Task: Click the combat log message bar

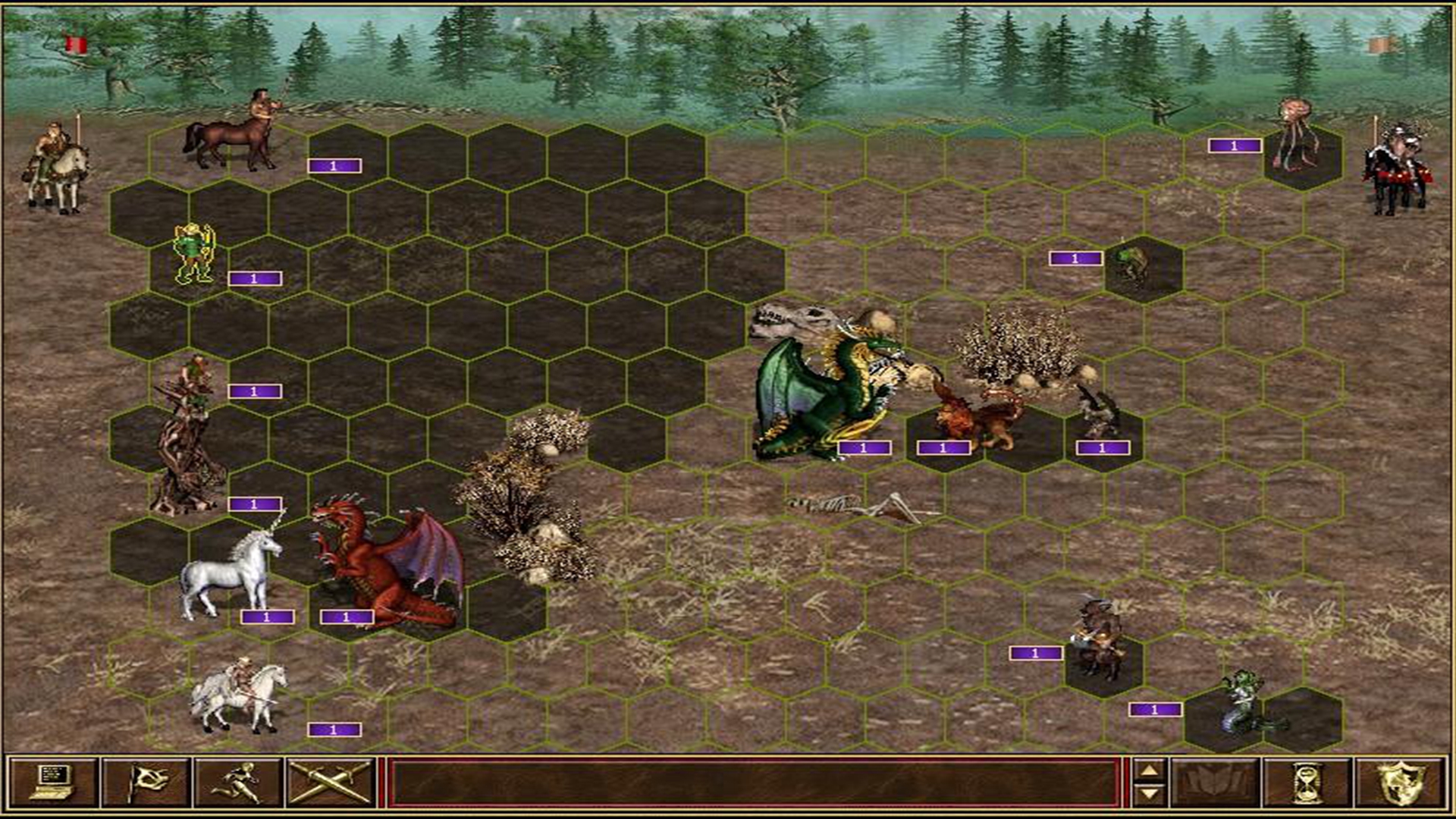Action: pos(755,781)
